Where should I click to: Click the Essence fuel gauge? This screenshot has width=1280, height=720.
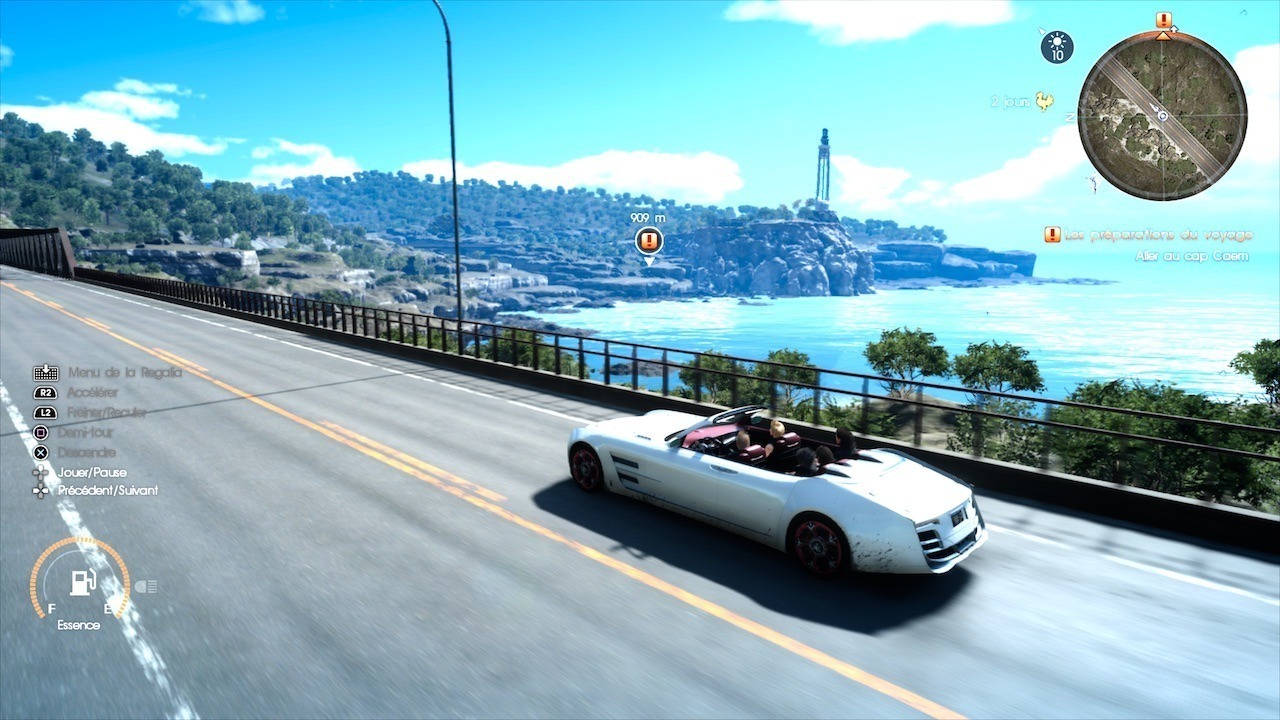80,584
